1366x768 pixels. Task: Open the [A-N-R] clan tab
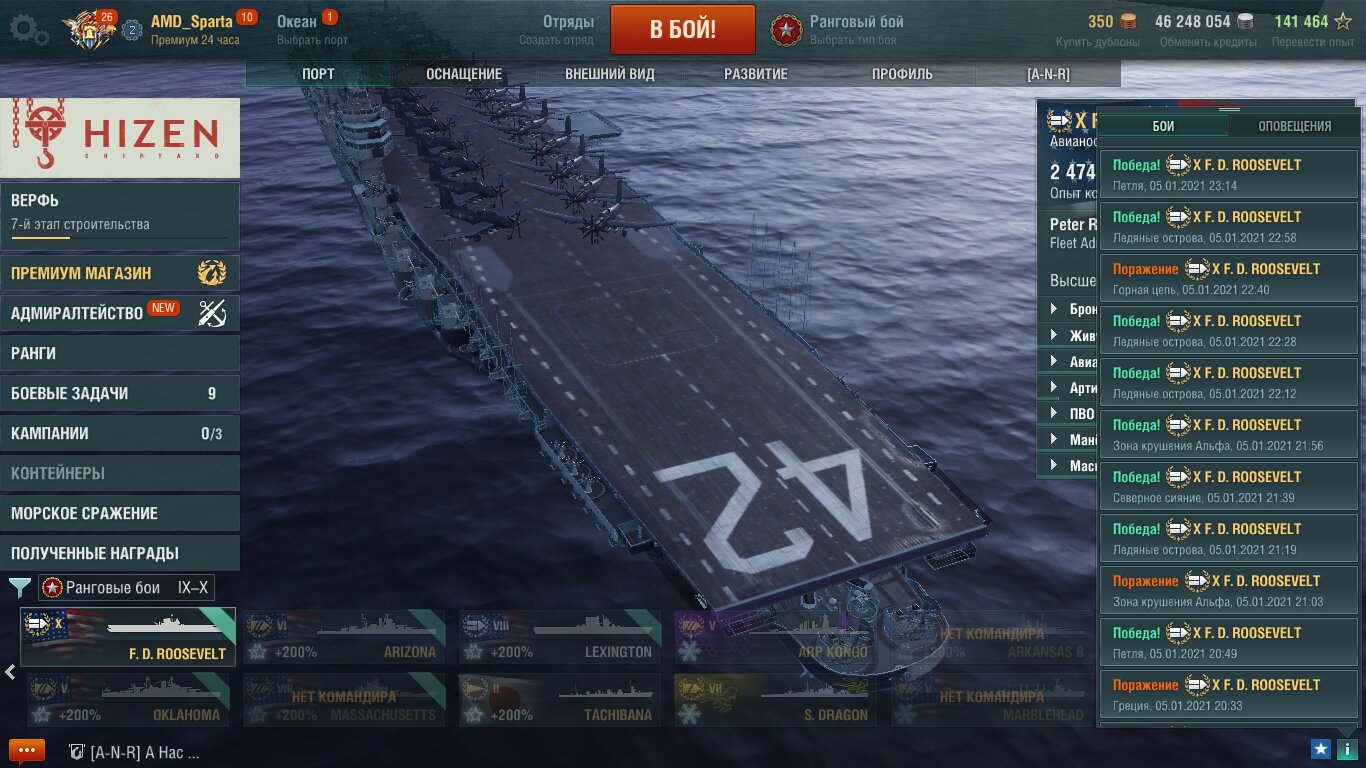tap(1048, 74)
